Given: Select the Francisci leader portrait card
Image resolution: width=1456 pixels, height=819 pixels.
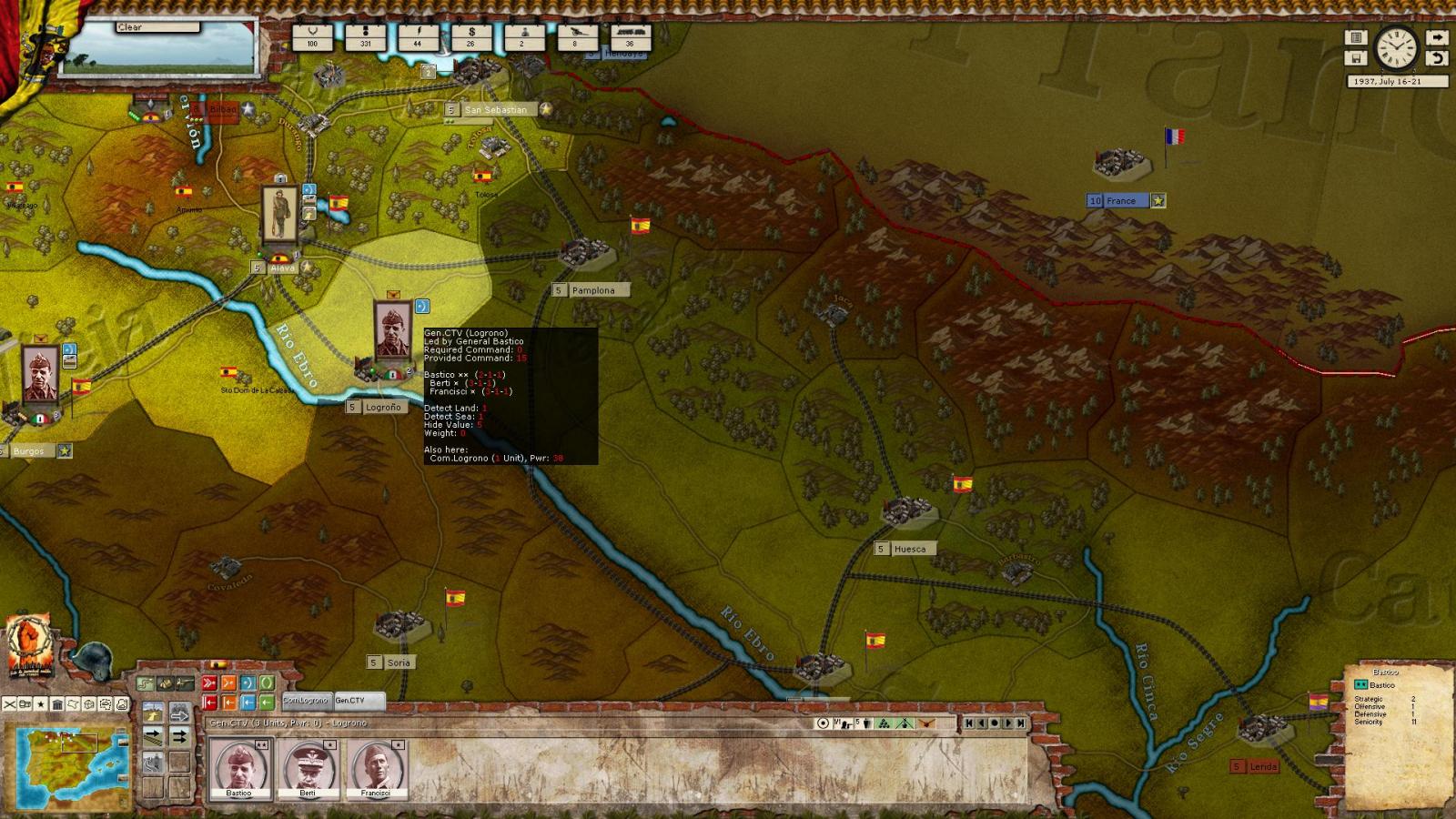Looking at the screenshot, I should coord(376,766).
